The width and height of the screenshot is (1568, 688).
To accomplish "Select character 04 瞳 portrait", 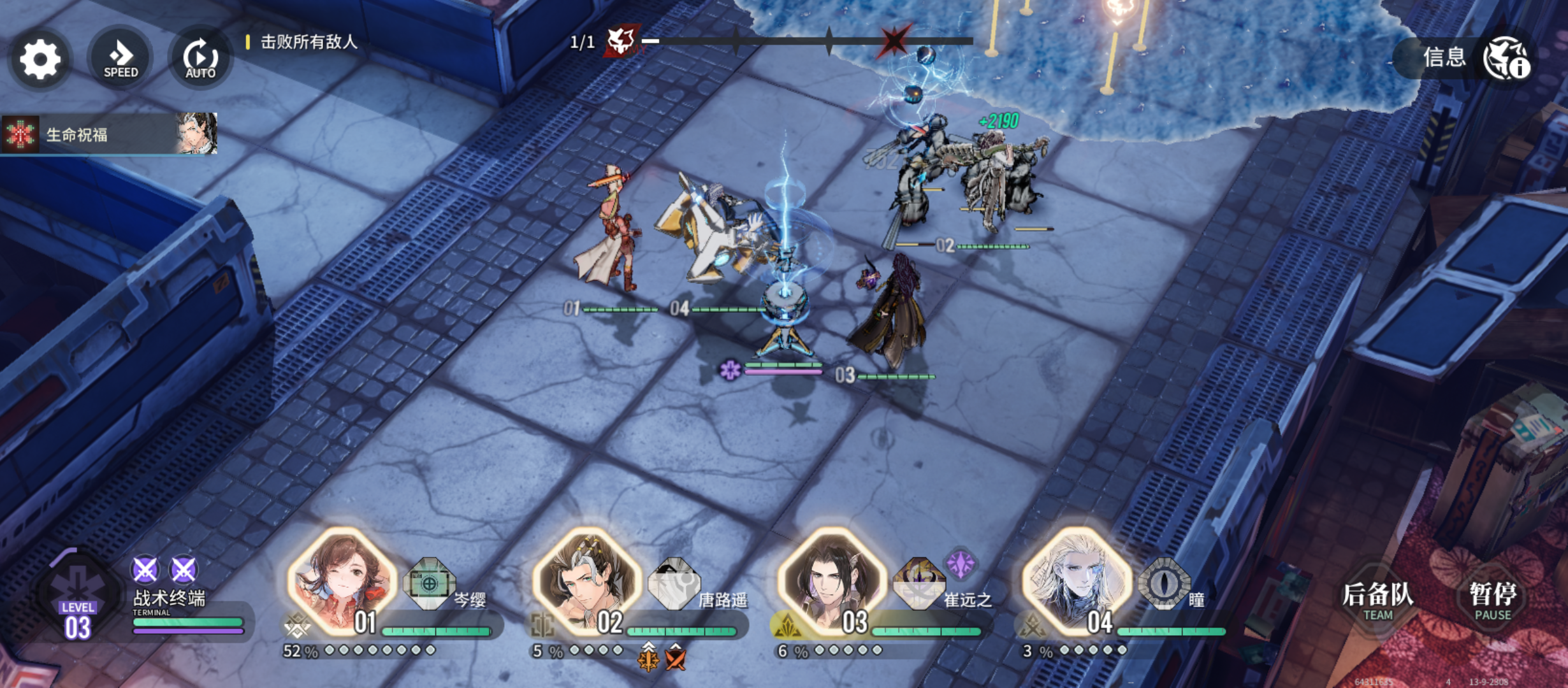I will pyautogui.click(x=1077, y=580).
